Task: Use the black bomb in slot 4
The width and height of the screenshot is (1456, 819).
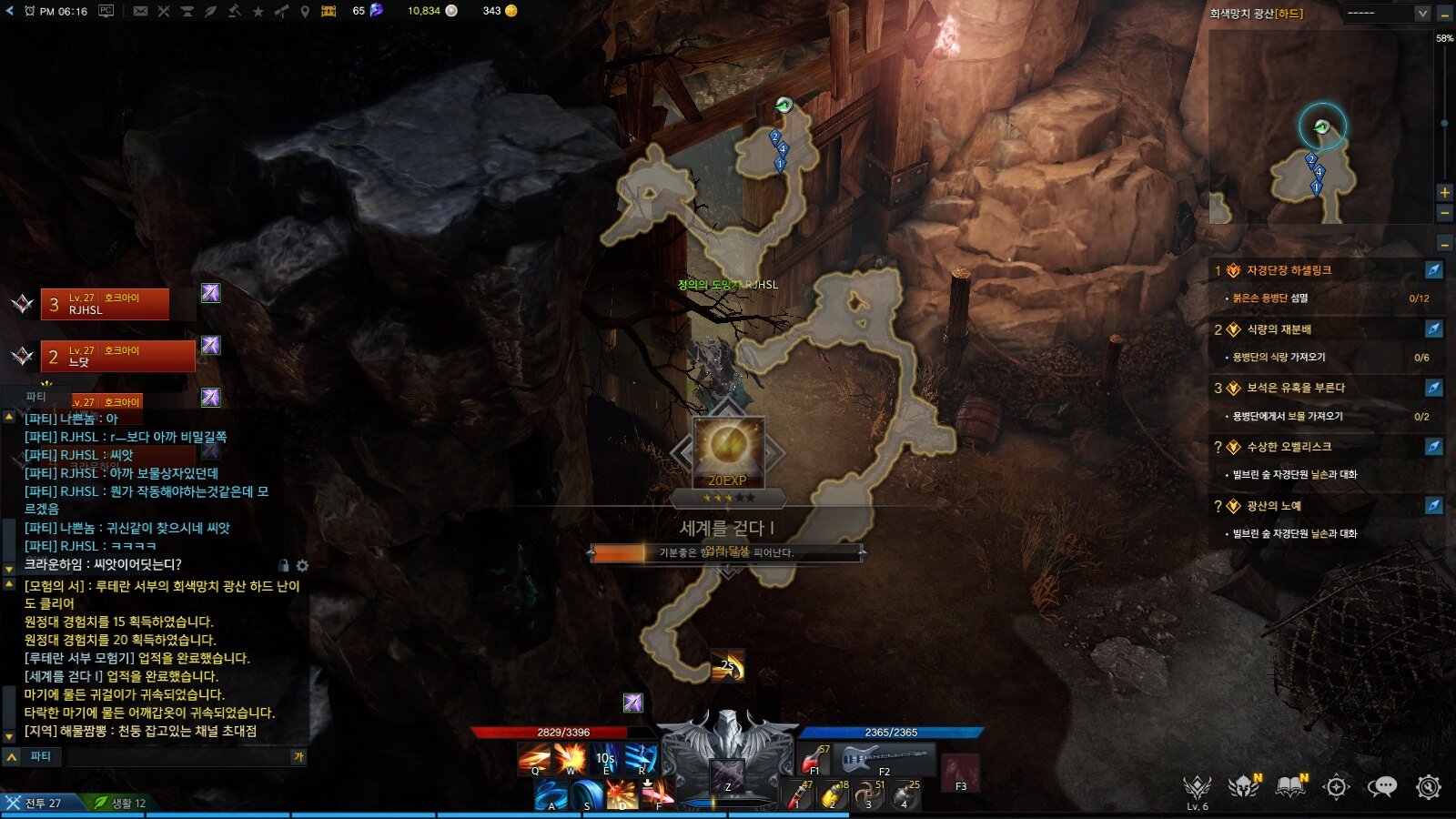Action: tap(903, 795)
